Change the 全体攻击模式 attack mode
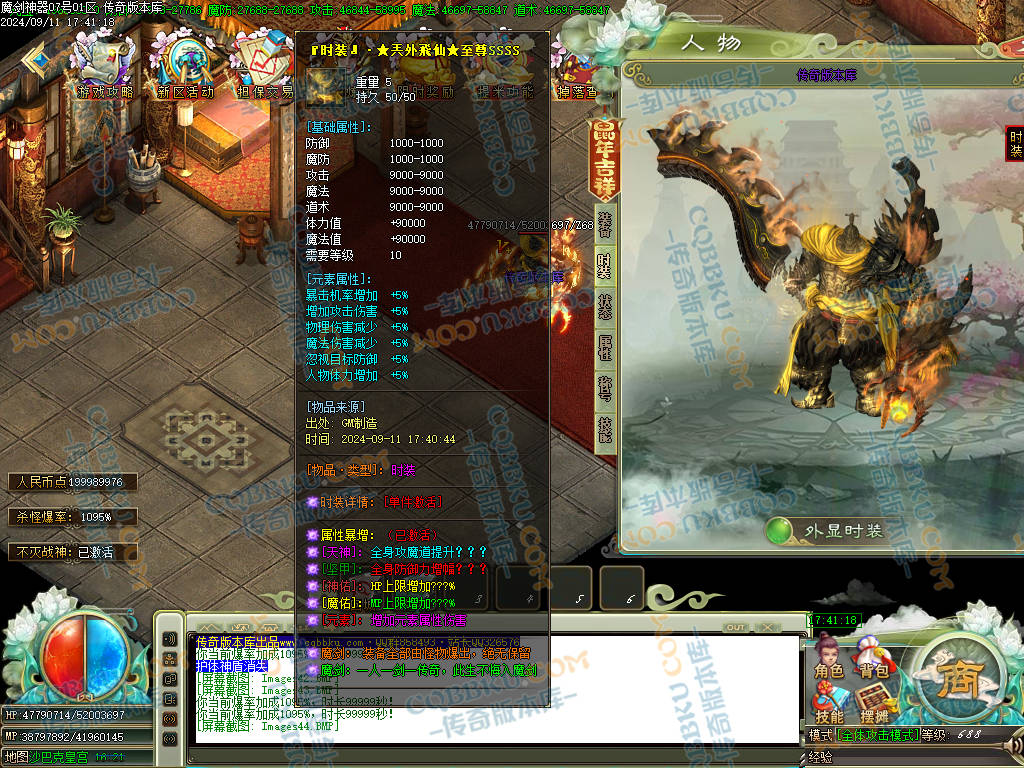 tap(877, 736)
